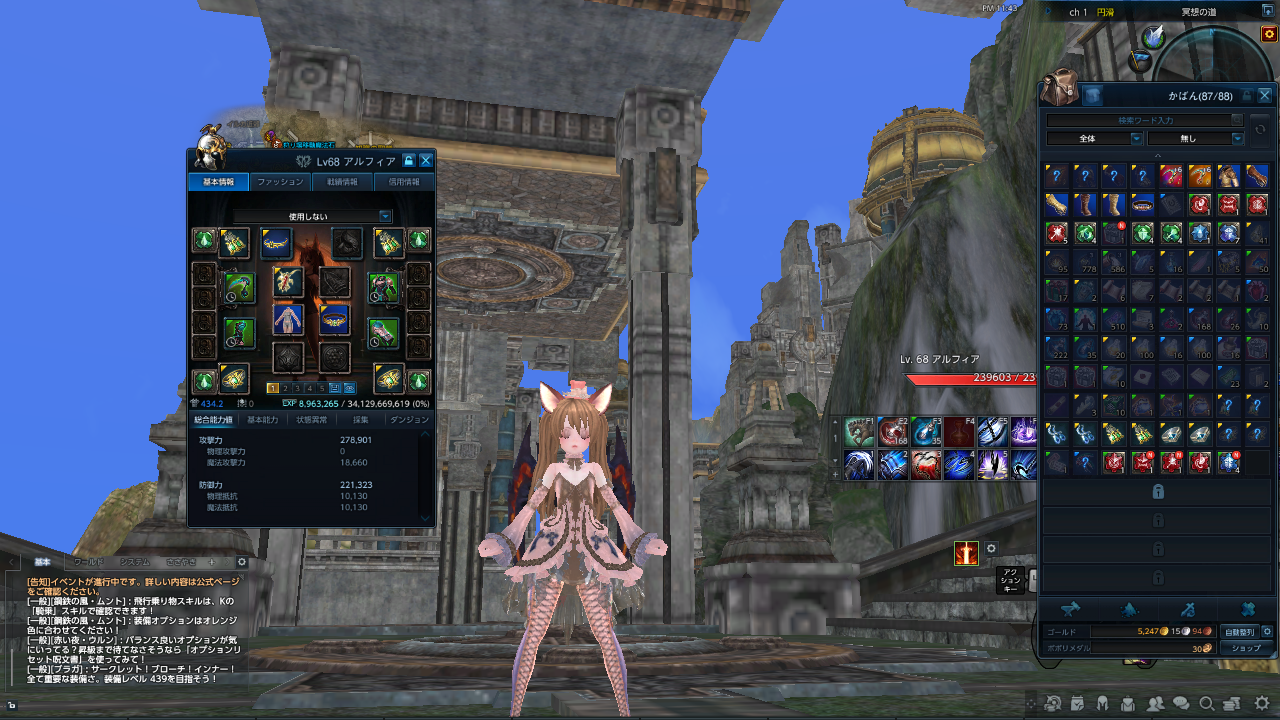Select the crafting anvil icon in inventory footer
The image size is (1280, 720).
(x=1072, y=608)
